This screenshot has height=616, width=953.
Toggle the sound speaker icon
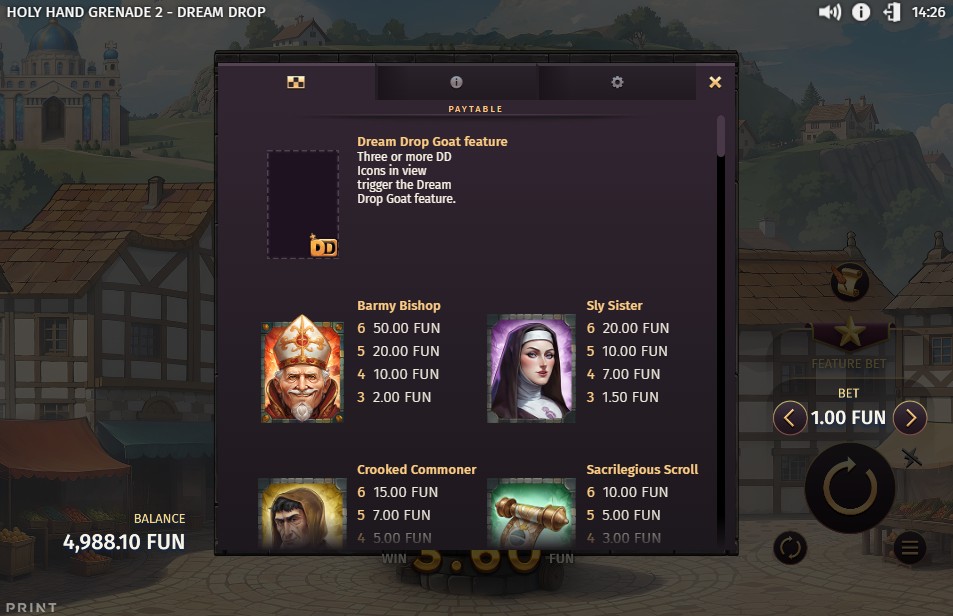pyautogui.click(x=829, y=12)
